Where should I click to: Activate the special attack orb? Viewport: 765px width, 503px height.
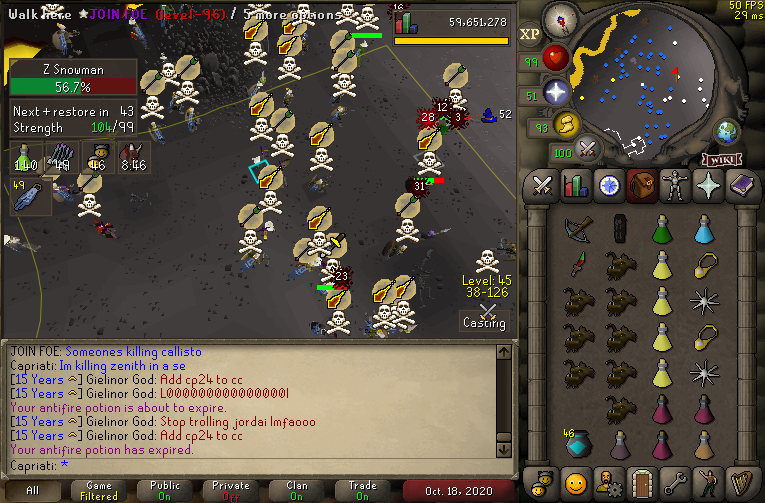[x=588, y=150]
